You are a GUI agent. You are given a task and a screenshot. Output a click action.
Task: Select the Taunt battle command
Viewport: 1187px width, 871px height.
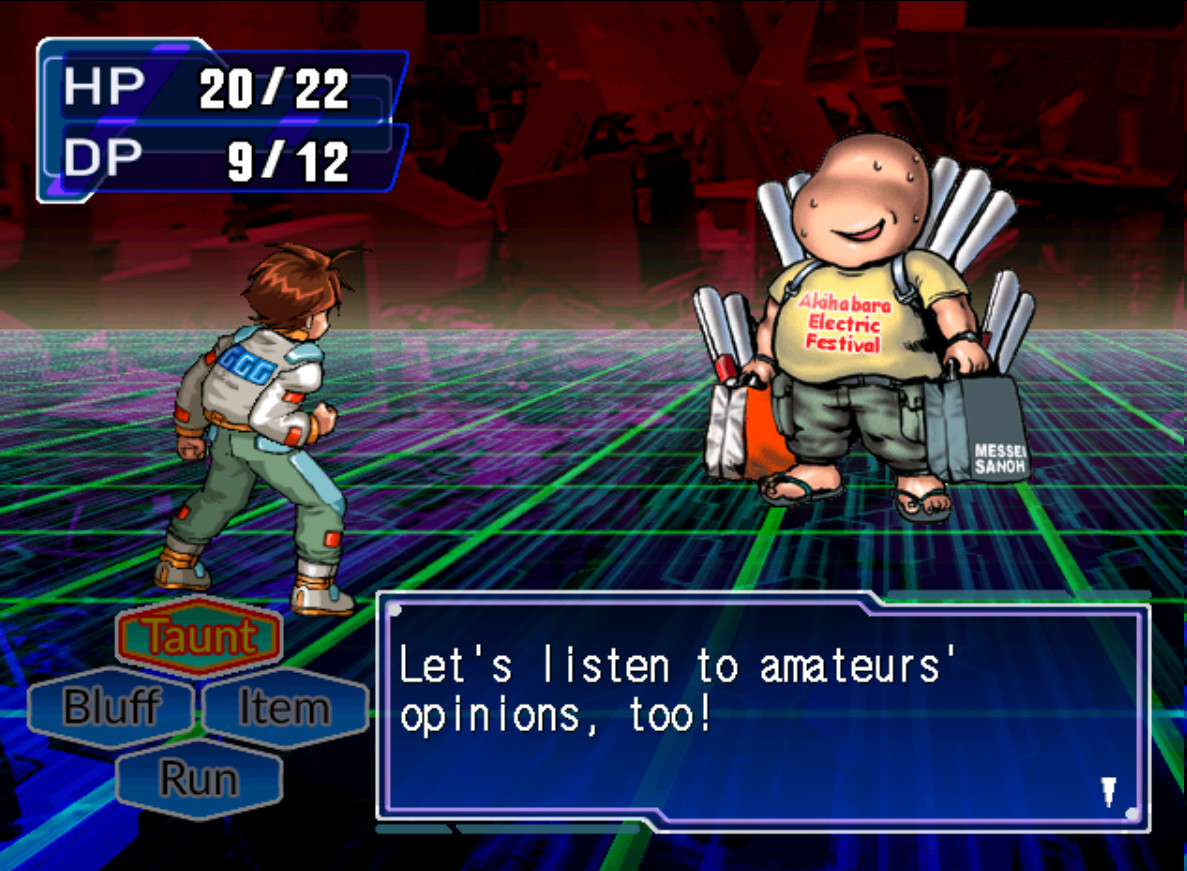[x=199, y=636]
